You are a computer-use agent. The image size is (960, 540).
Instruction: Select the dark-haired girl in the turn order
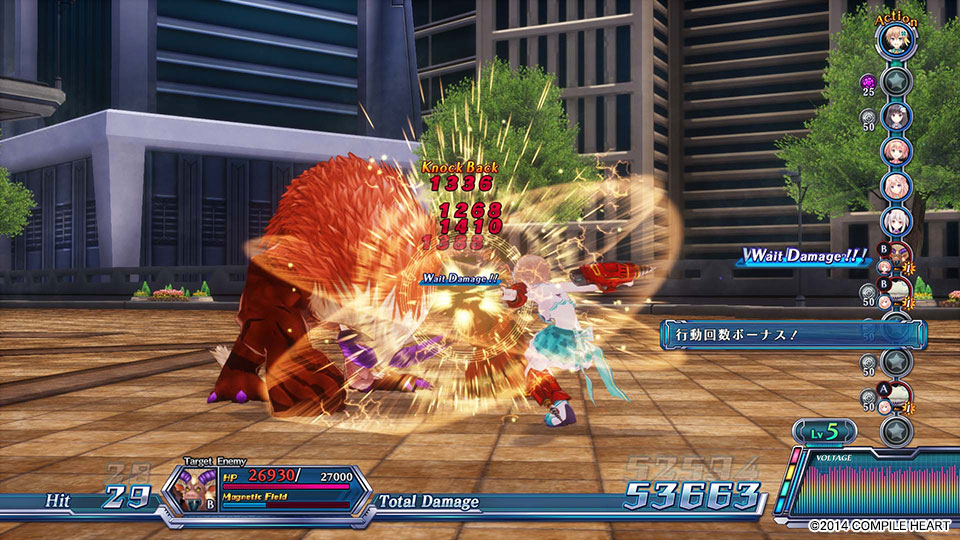896,115
